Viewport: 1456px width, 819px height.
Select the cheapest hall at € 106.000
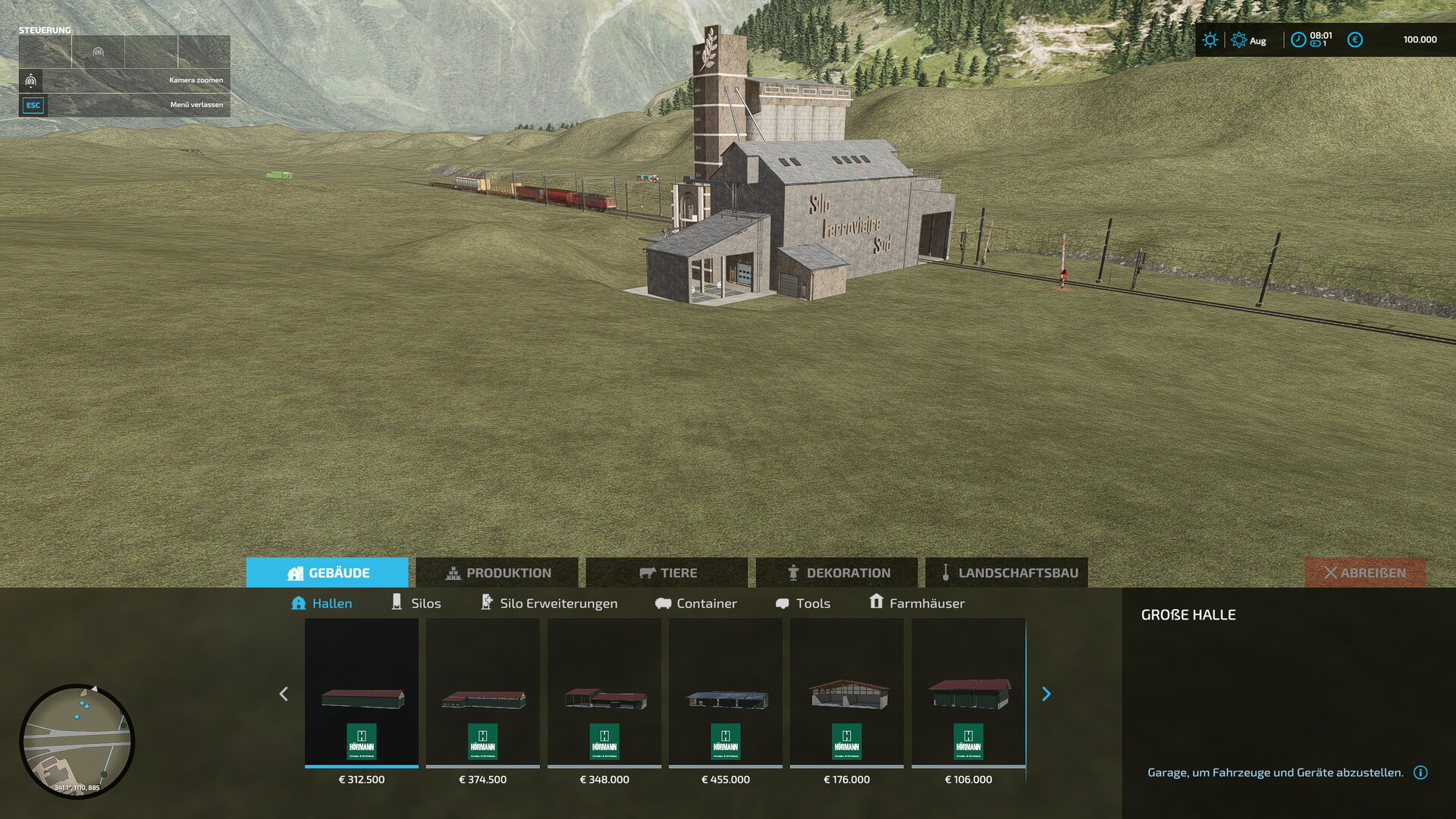tap(968, 692)
